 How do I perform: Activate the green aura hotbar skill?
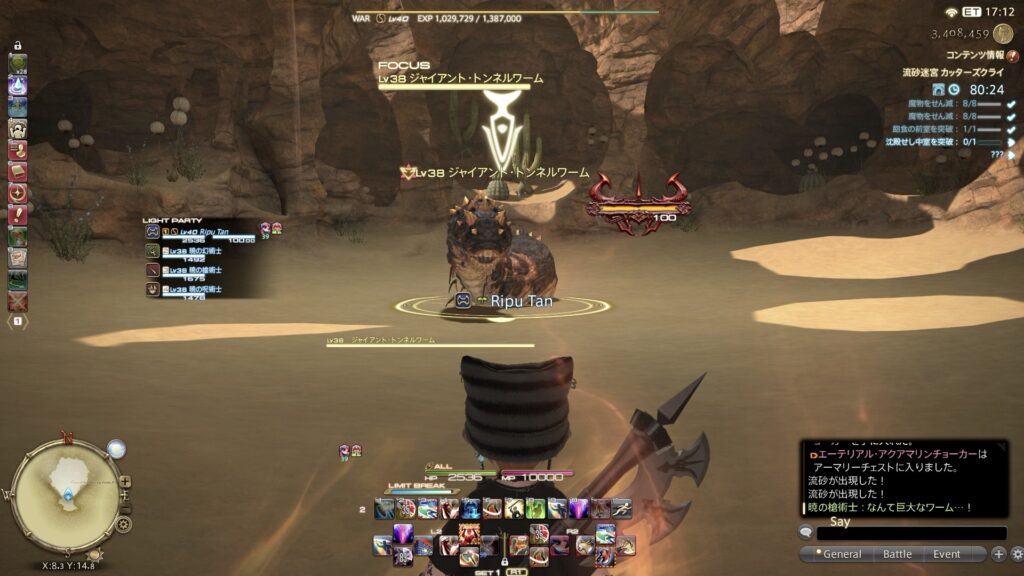point(537,508)
